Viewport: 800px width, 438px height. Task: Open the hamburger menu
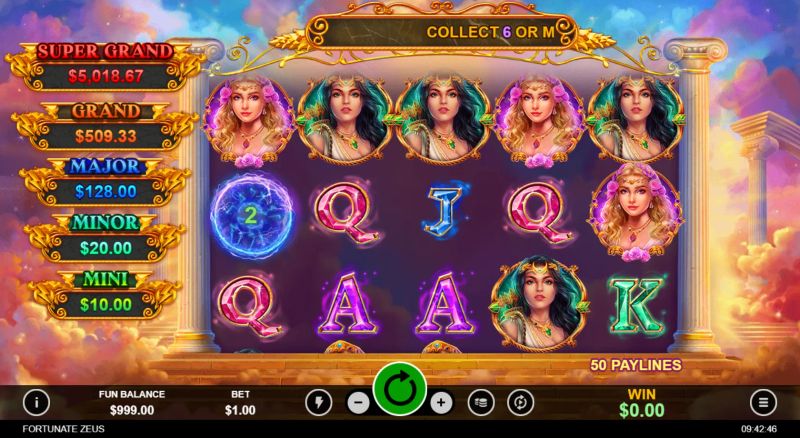(x=763, y=402)
